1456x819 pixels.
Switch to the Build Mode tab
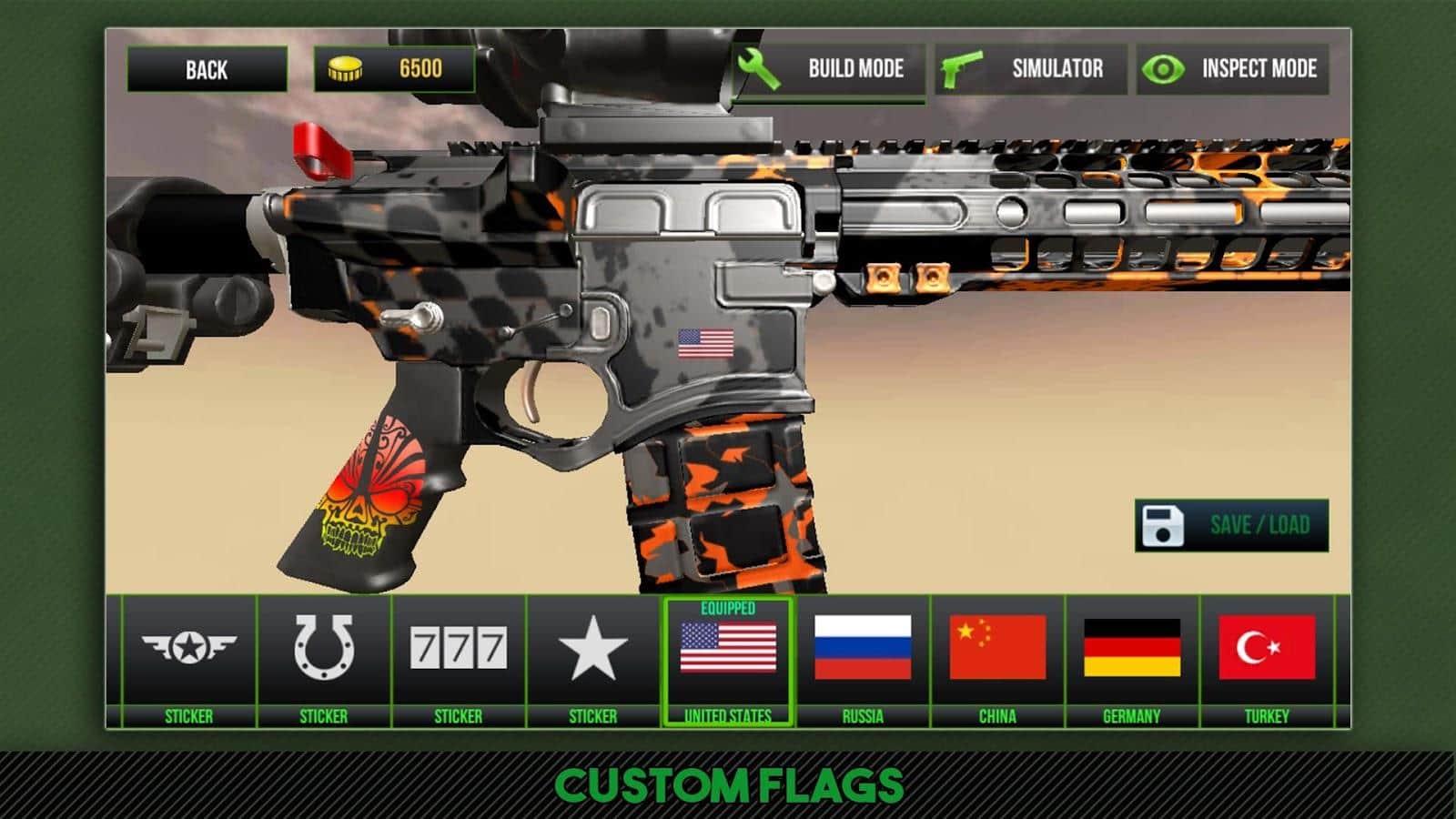click(854, 69)
